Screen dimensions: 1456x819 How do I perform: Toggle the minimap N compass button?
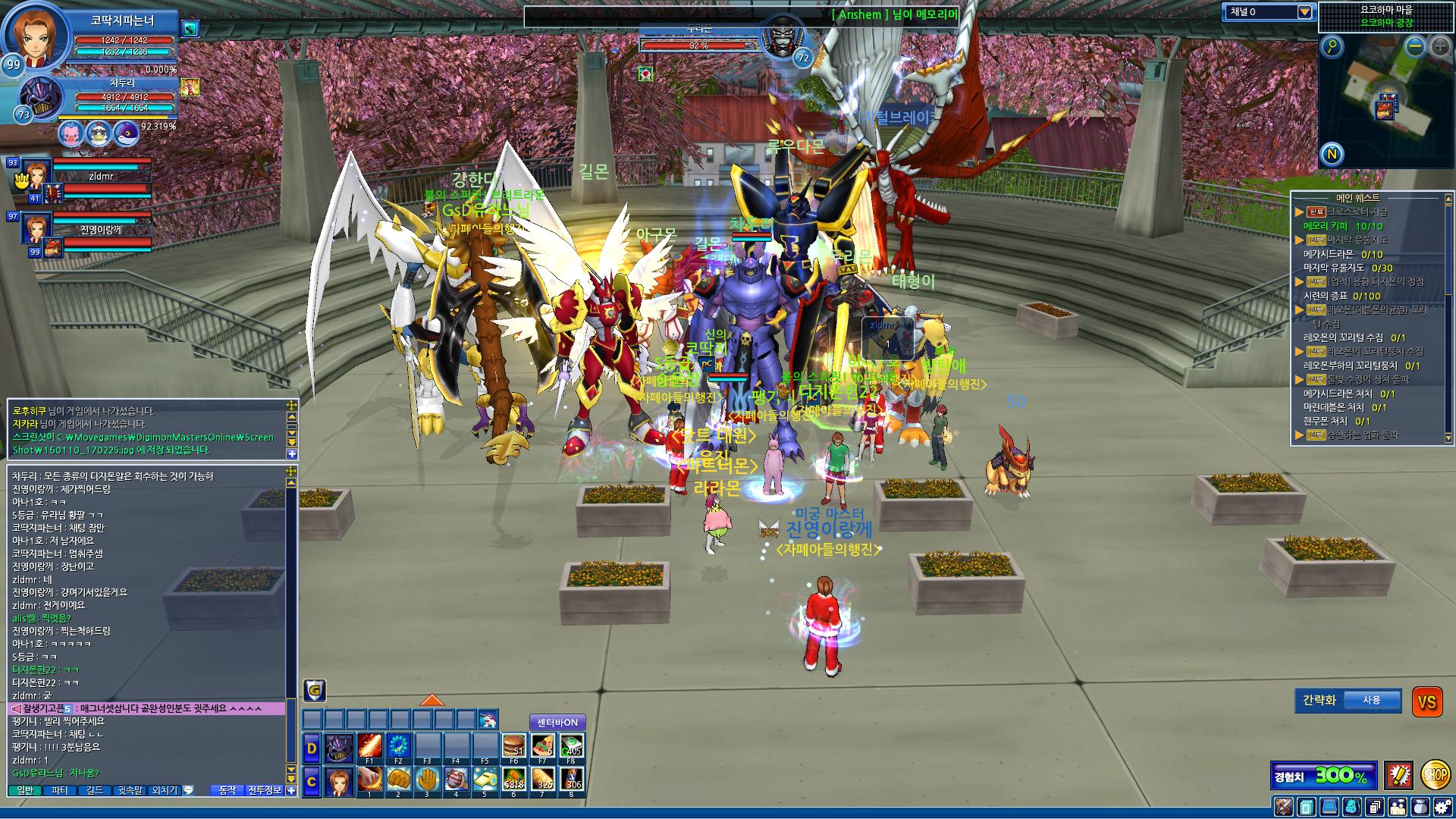pos(1332,155)
